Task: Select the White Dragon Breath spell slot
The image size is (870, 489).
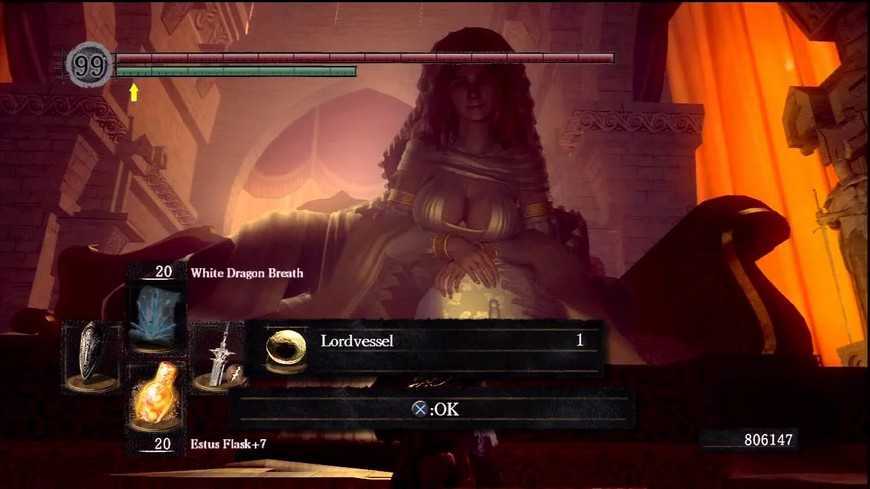Action: pos(153,310)
